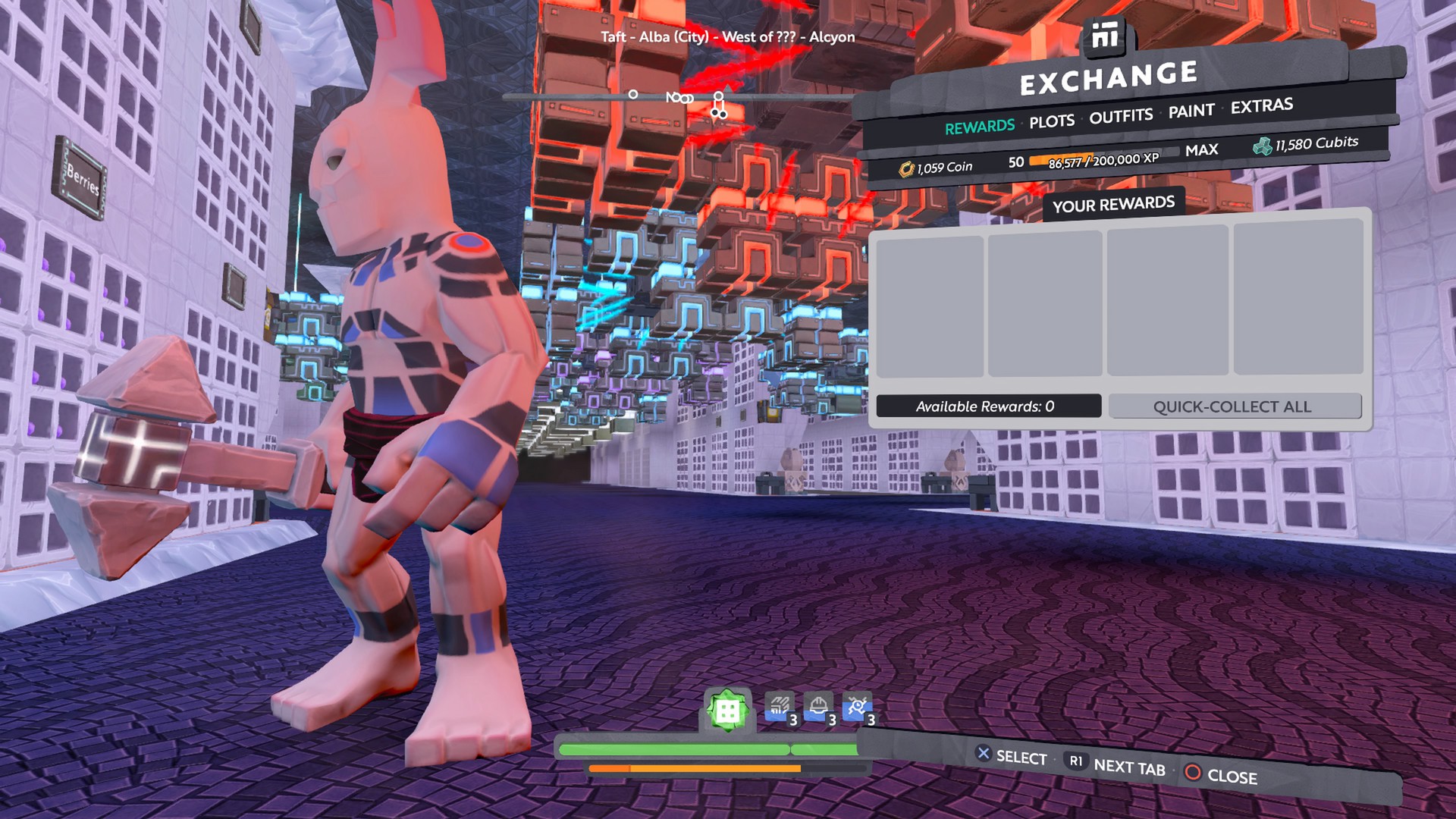The image size is (1456, 819).
Task: Go to the Extras tab
Action: click(x=1261, y=106)
